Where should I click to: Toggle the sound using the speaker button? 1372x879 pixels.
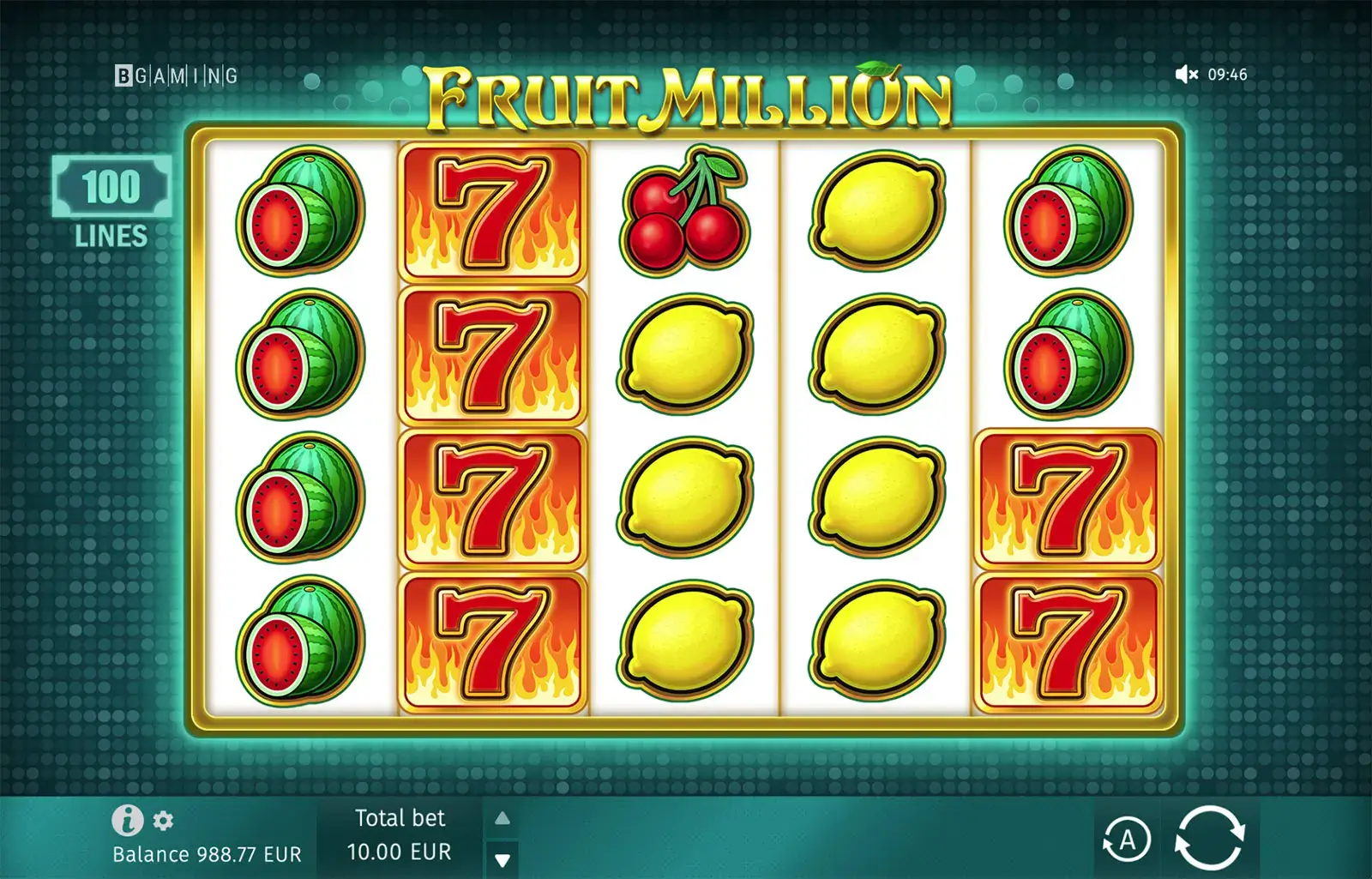pos(1186,75)
